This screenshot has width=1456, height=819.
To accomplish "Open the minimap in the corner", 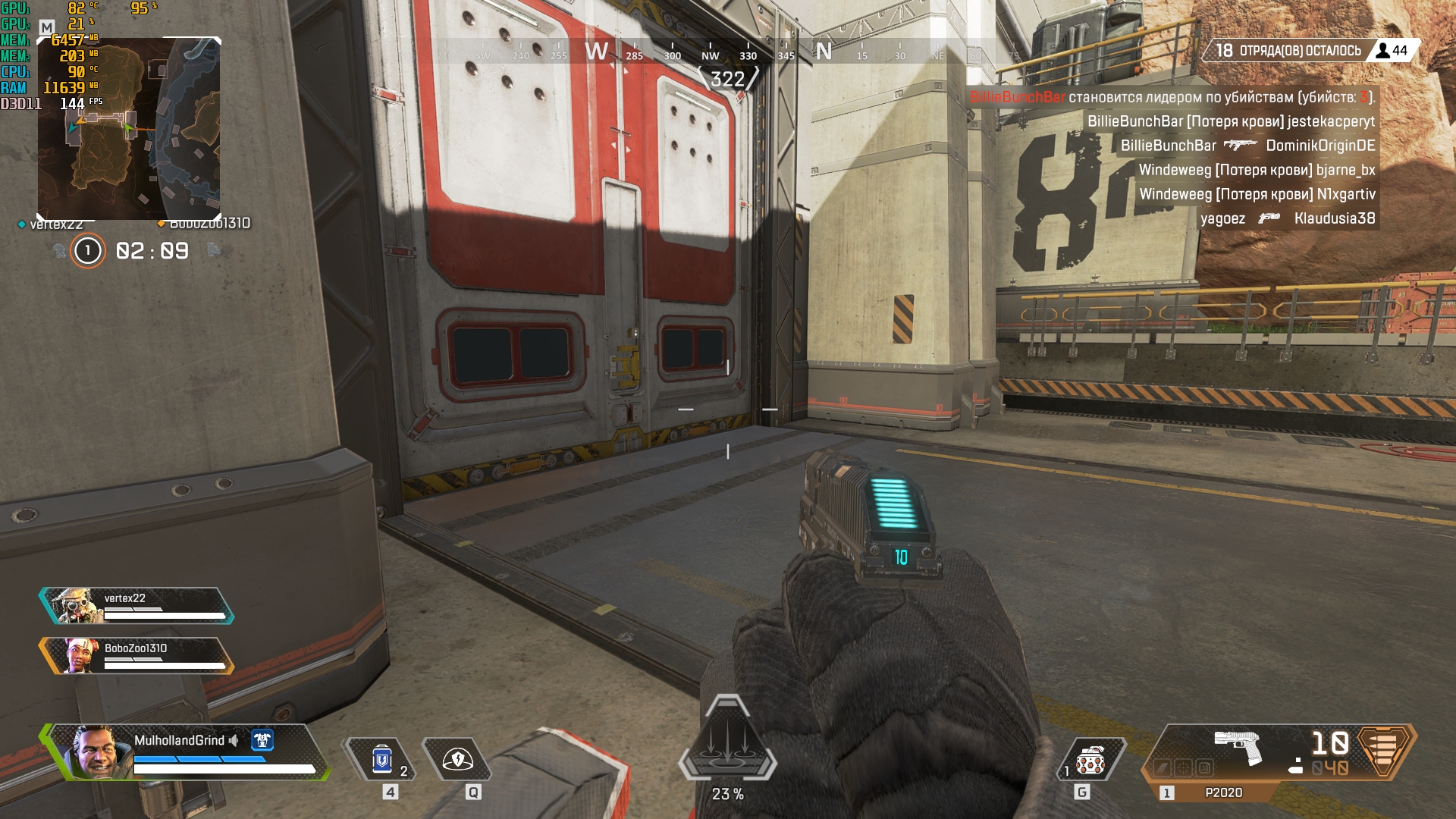I will pos(129,129).
